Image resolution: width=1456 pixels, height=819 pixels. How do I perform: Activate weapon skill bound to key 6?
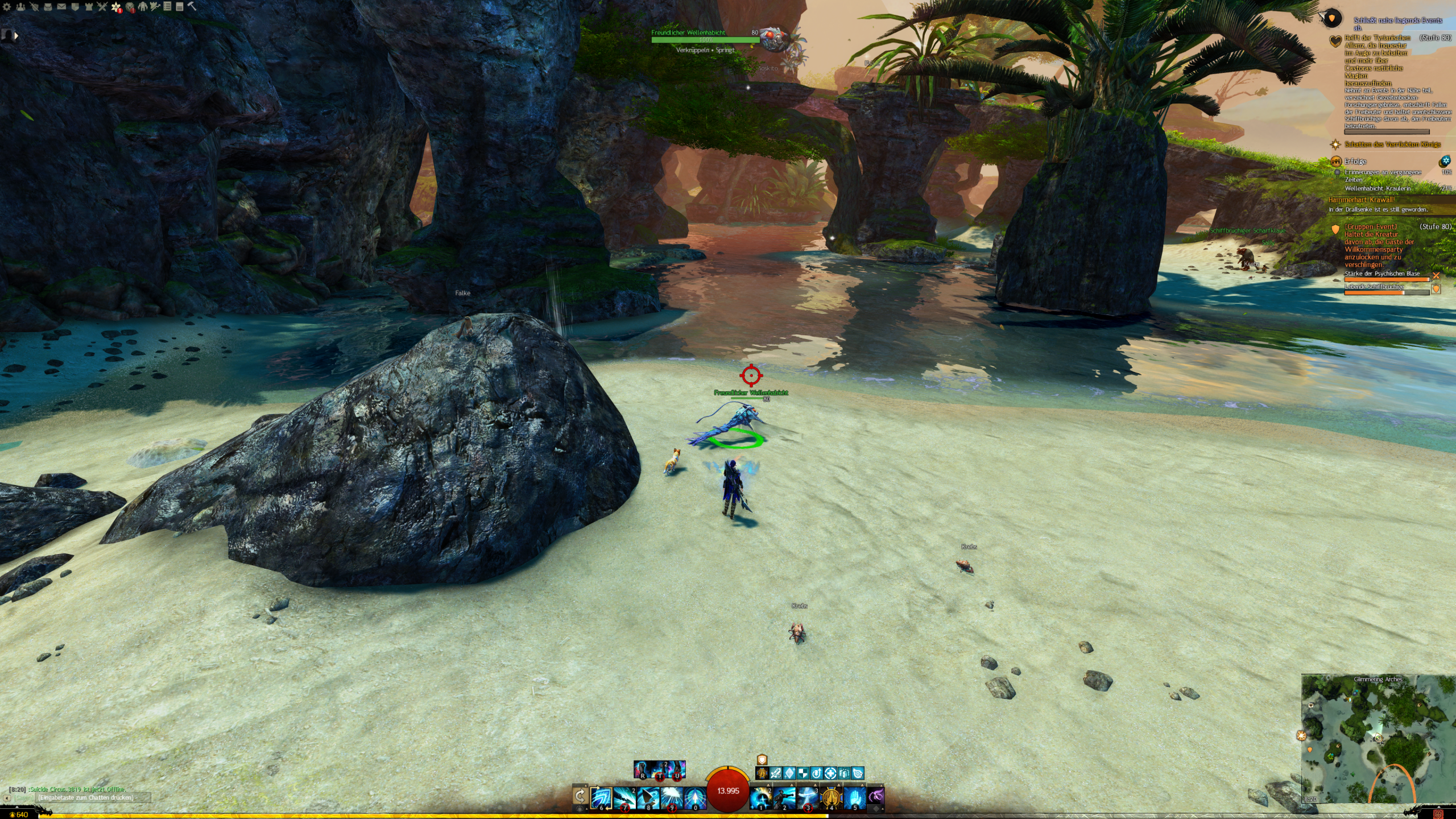(x=601, y=797)
